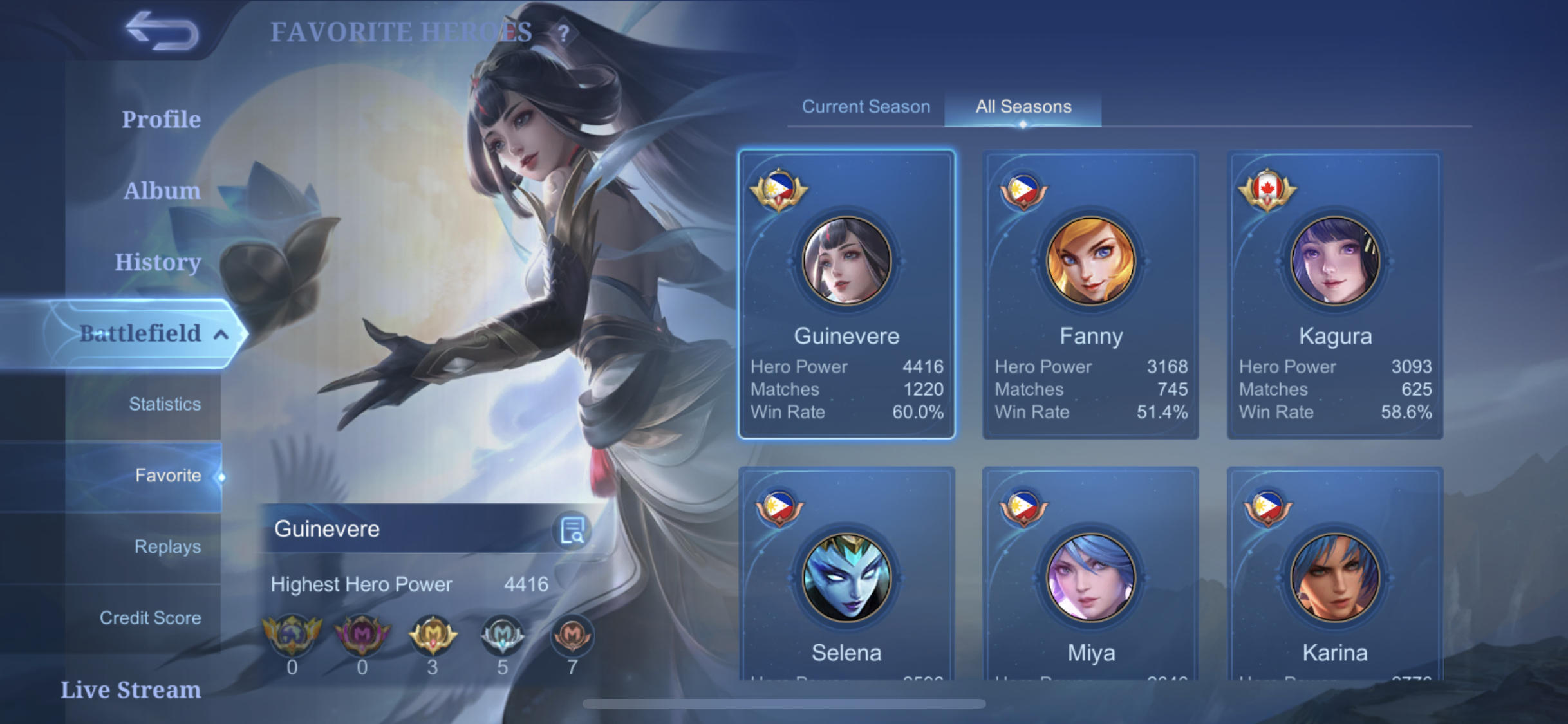Image resolution: width=1568 pixels, height=724 pixels.
Task: Choose the Miya hero card
Action: pos(1090,579)
